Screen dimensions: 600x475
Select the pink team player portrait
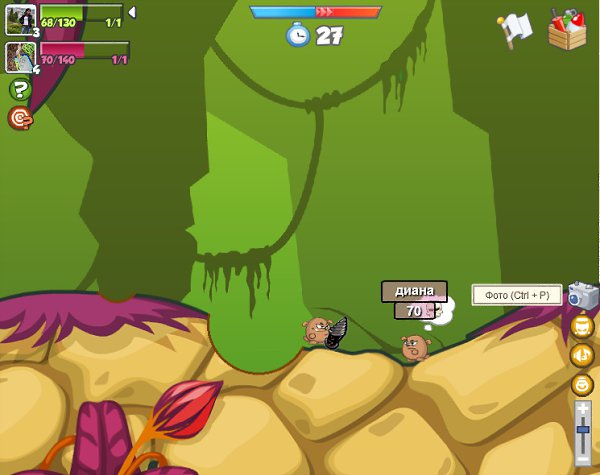click(x=21, y=57)
